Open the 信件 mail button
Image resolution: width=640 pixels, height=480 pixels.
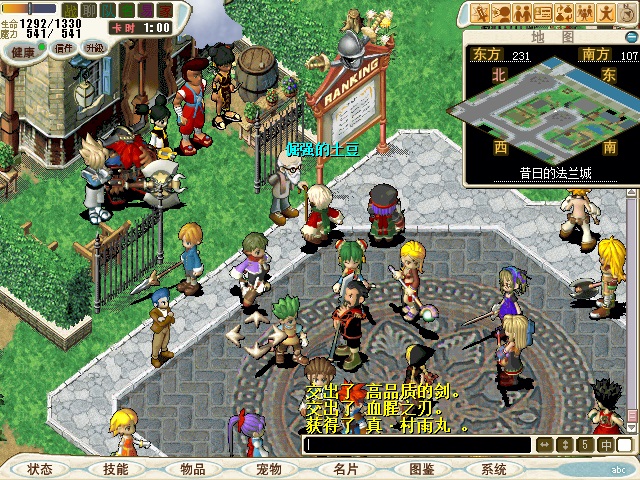[x=64, y=48]
